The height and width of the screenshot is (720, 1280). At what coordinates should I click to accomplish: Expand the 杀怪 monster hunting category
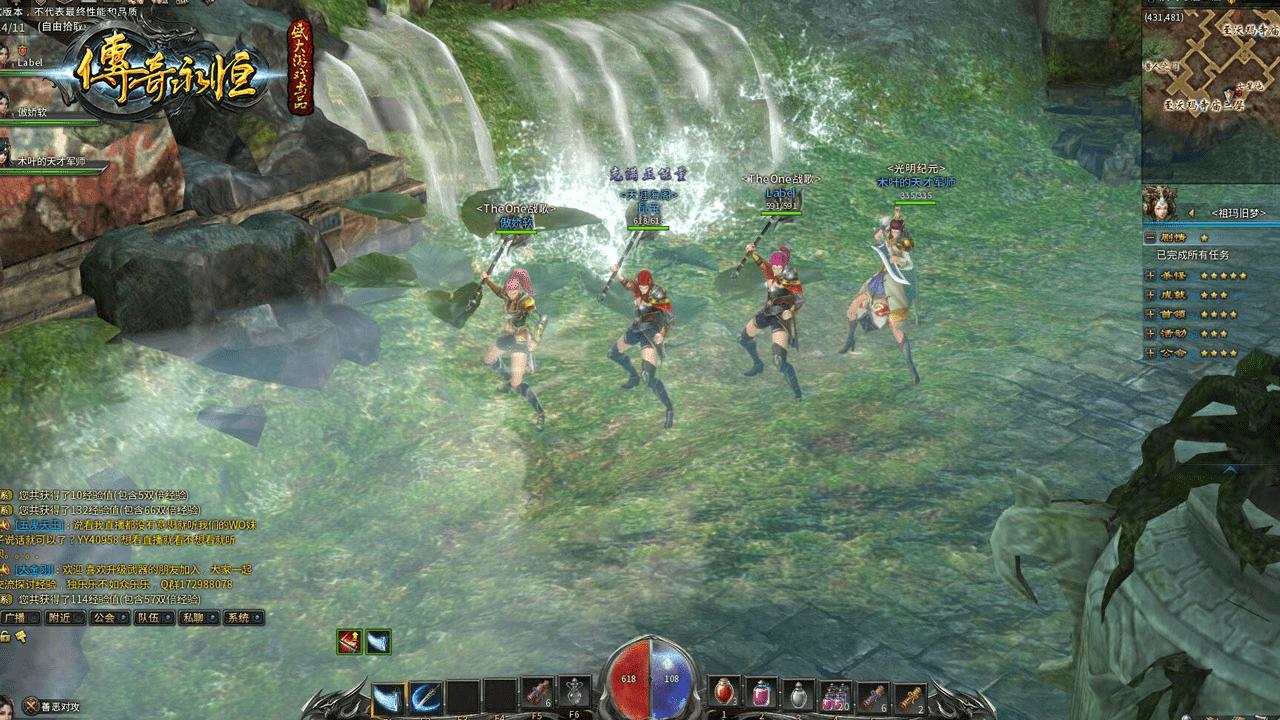point(1151,275)
